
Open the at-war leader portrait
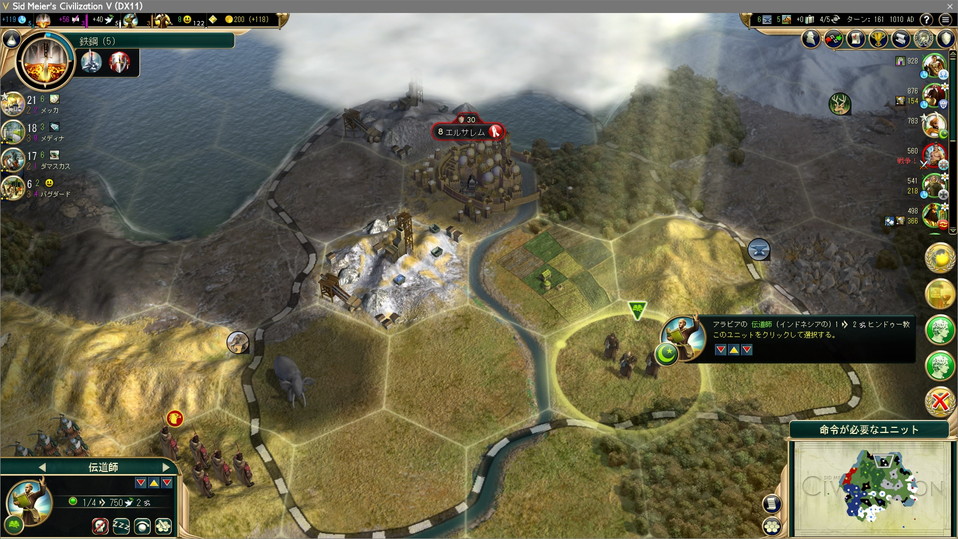point(934,155)
